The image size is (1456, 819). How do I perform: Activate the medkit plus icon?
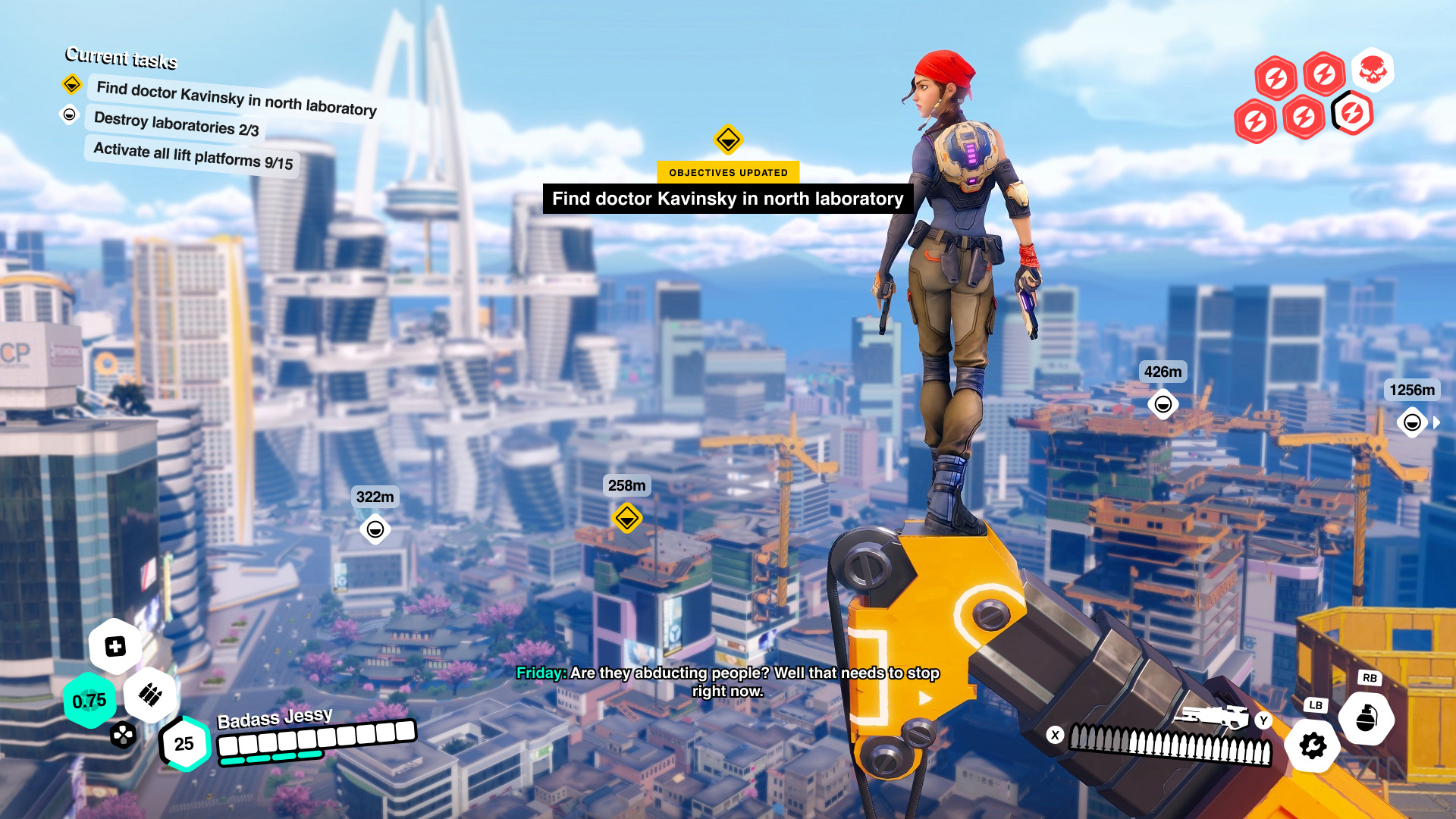click(x=115, y=647)
